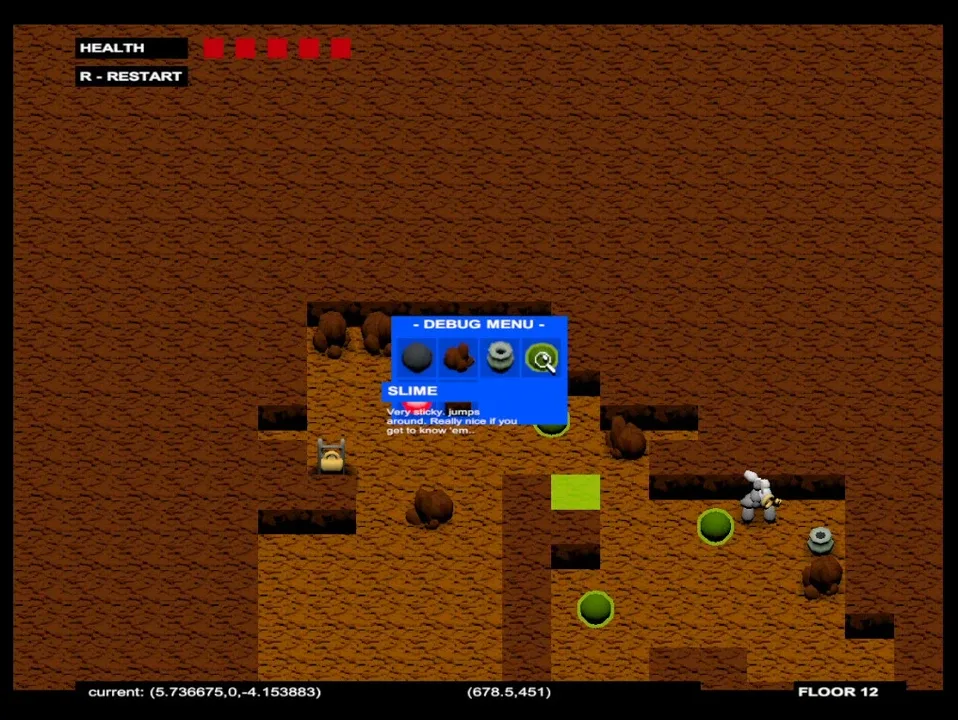Pick the gray stone ring debug item
958x720 pixels.
click(499, 357)
